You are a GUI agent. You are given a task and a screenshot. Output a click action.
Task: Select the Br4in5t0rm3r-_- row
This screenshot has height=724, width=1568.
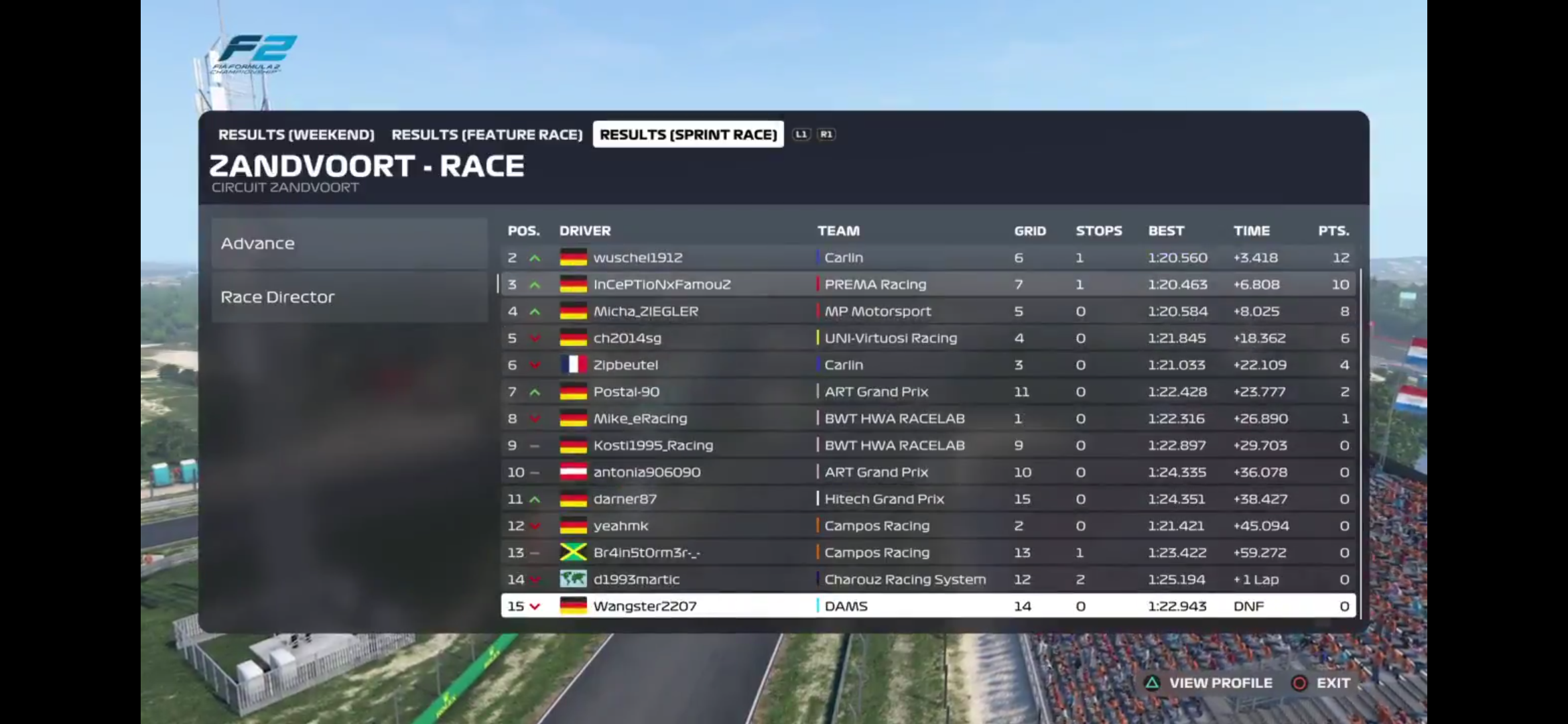[928, 553]
